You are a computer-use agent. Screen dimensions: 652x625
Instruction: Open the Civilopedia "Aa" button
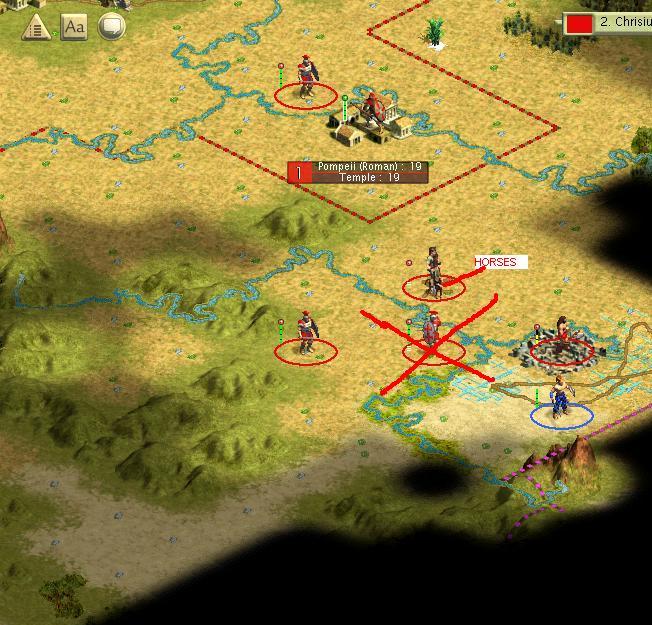click(x=74, y=27)
